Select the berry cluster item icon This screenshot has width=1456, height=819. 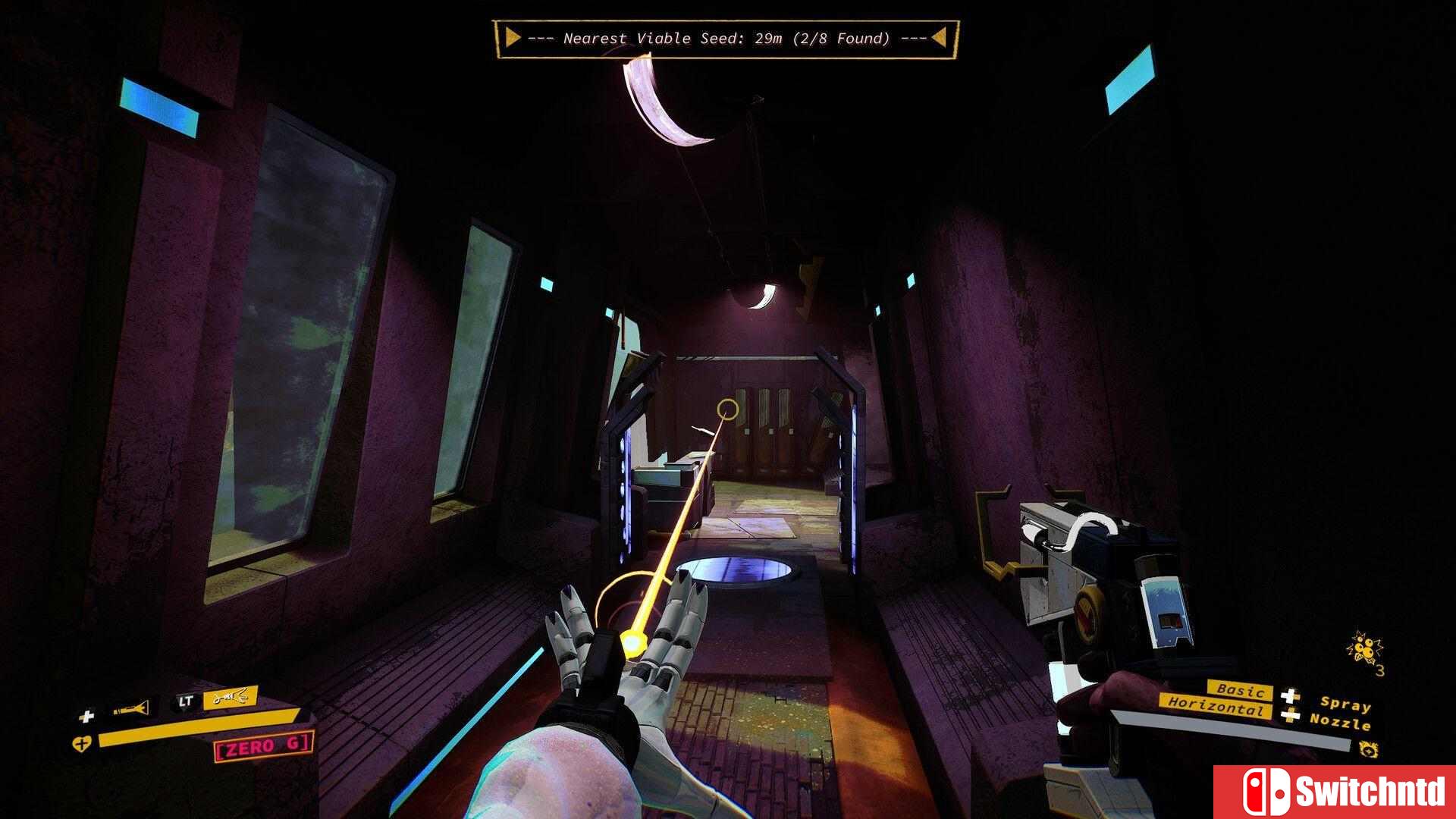(x=1365, y=651)
